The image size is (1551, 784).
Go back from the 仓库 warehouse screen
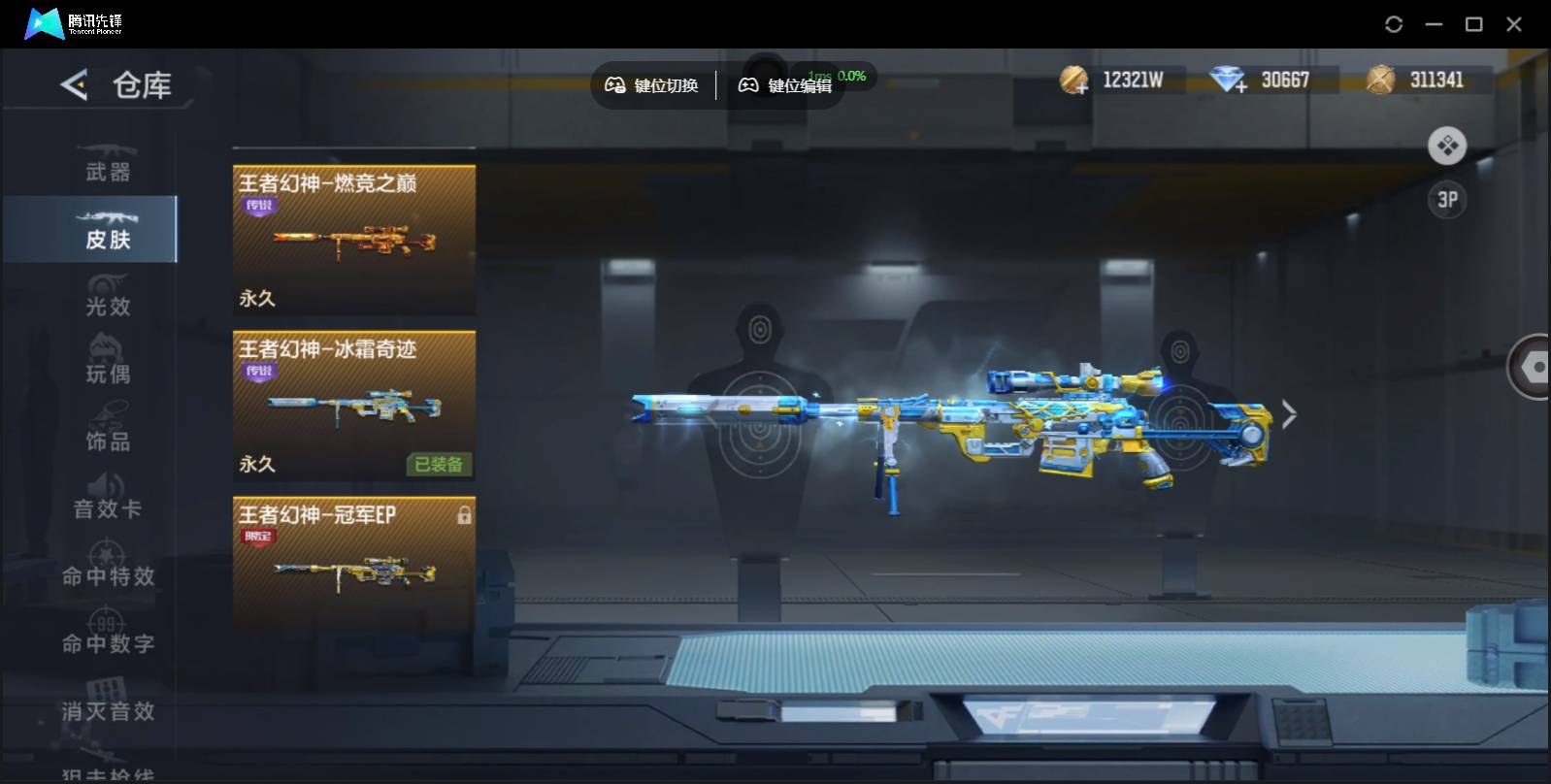tap(74, 84)
